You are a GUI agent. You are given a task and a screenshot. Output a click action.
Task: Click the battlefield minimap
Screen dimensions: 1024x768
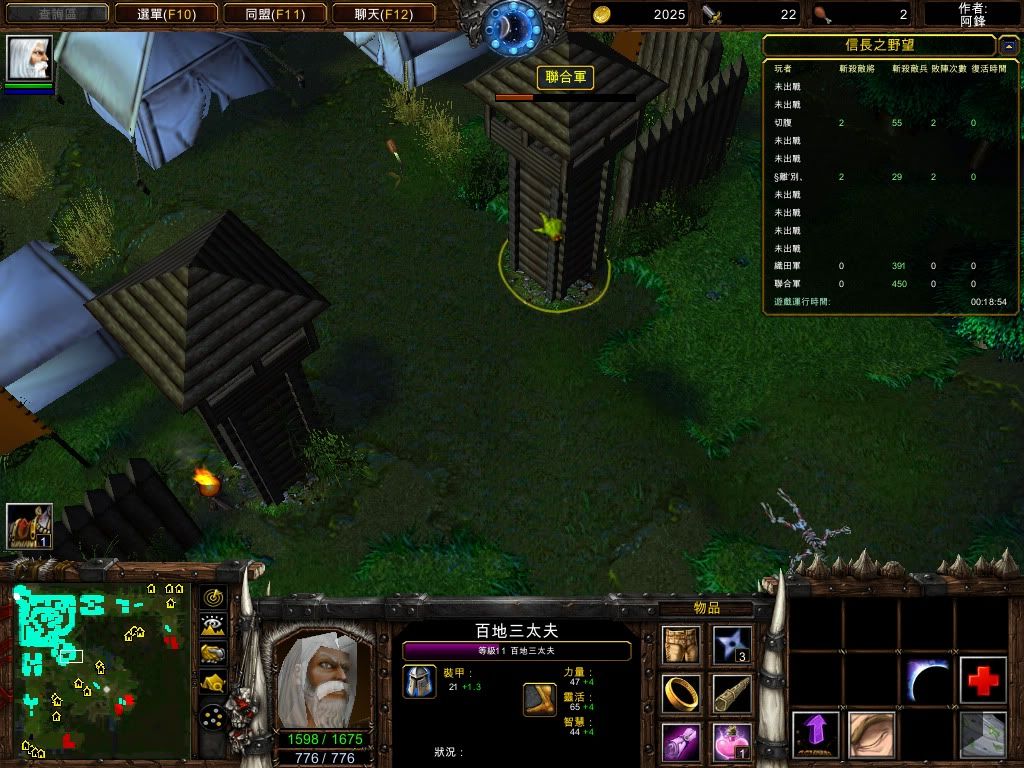pos(100,671)
